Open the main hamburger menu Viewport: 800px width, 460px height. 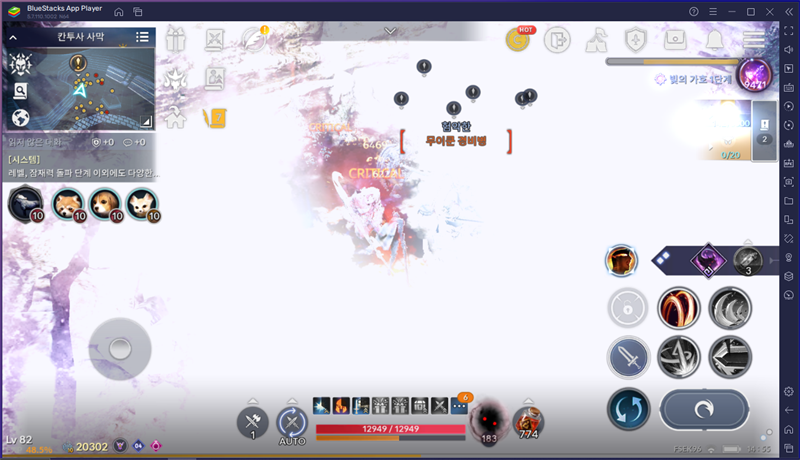point(753,40)
